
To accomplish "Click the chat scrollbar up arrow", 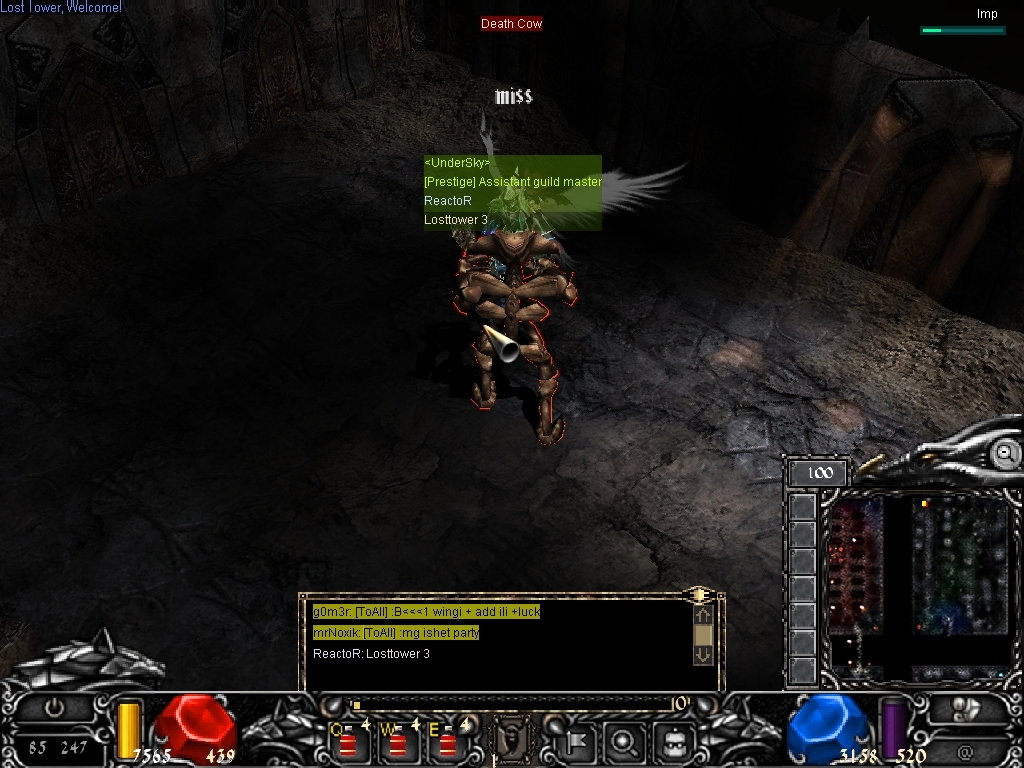I will point(702,616).
